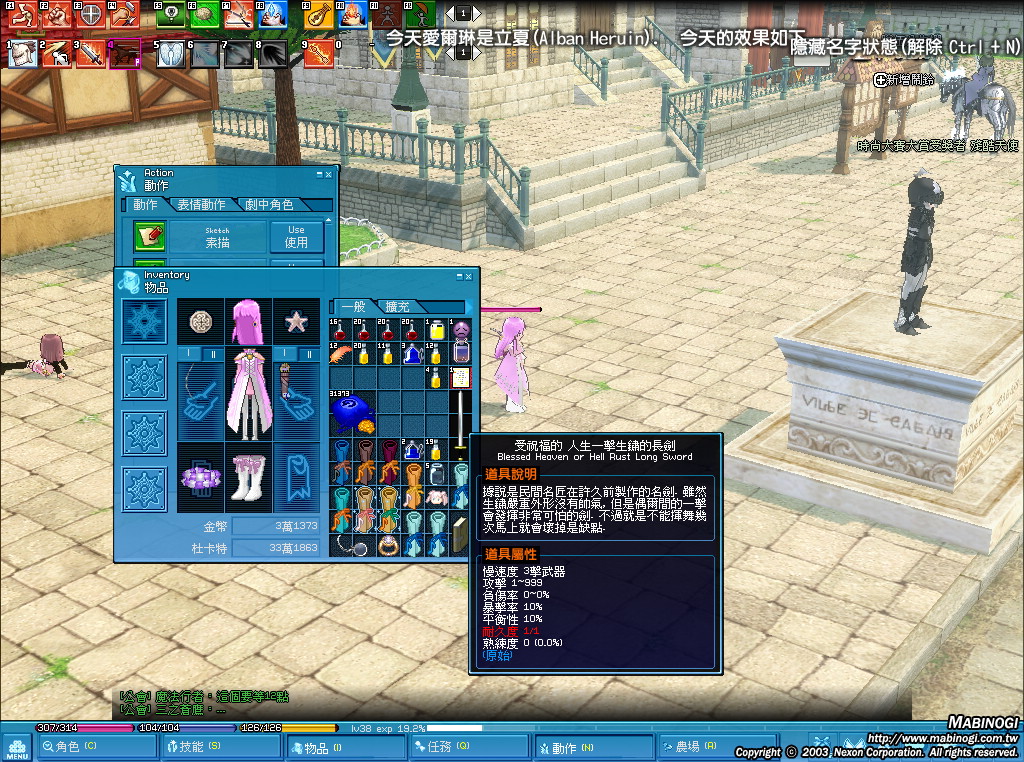Open the 農場 farm window

(695, 746)
